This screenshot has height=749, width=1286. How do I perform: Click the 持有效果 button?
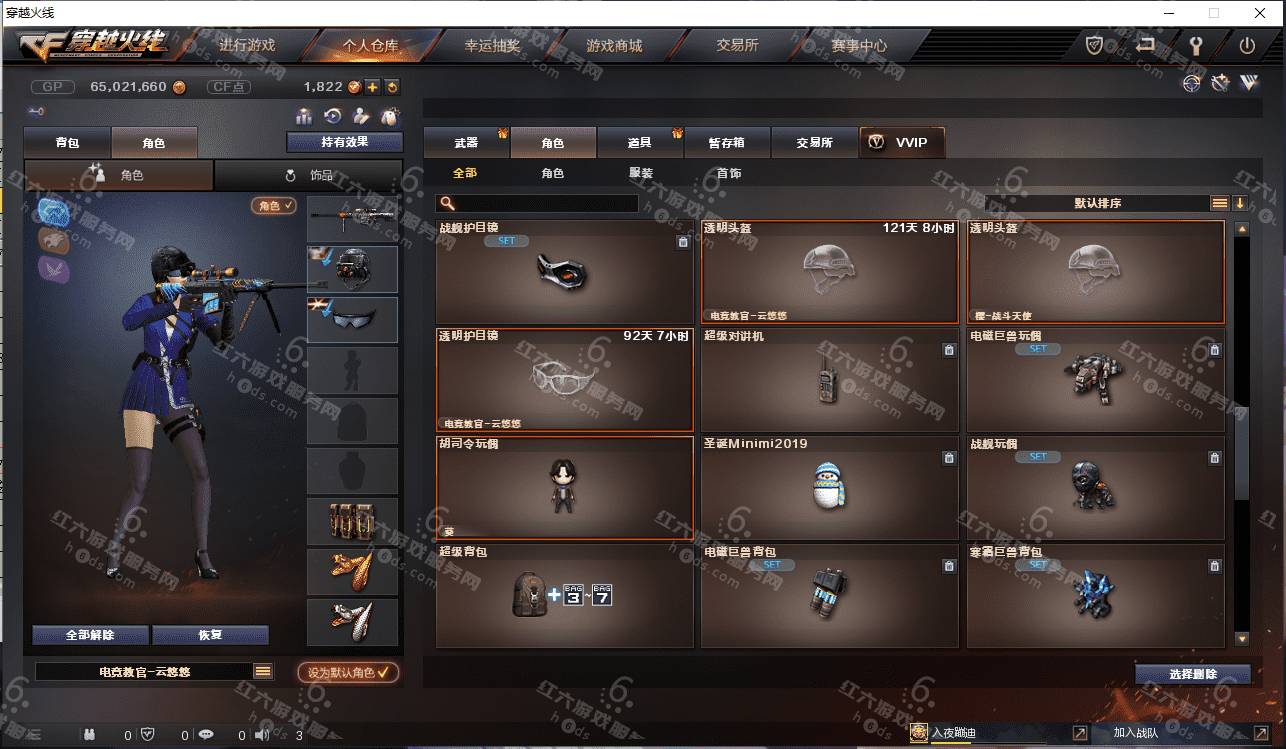[344, 142]
